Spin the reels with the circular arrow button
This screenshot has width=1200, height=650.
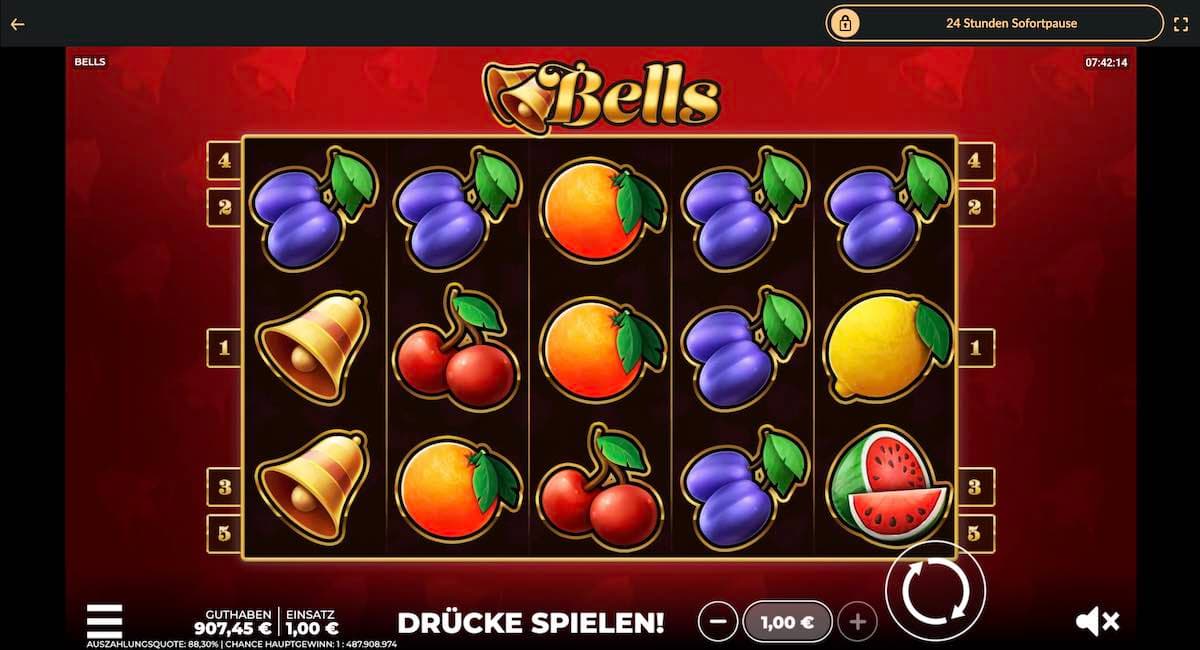(935, 591)
